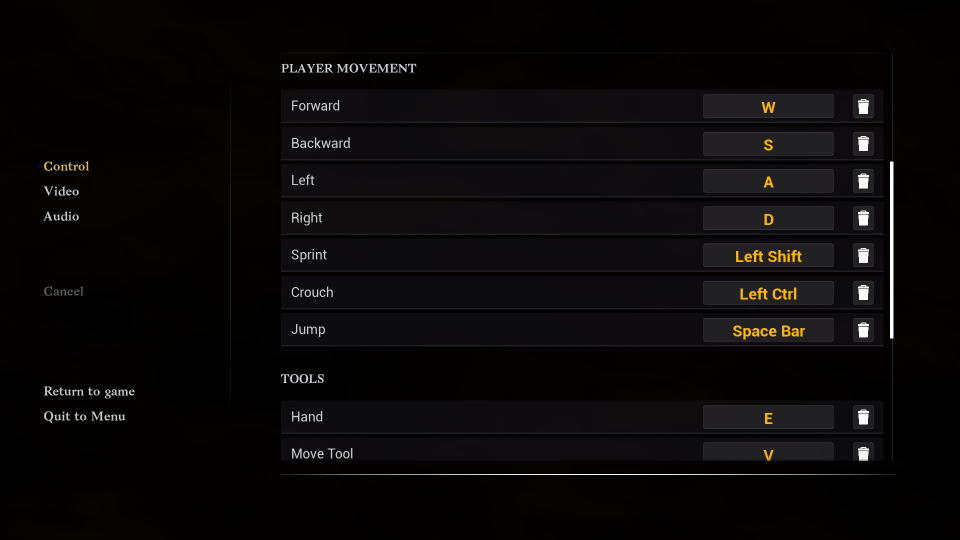Rebind the Left movement key A
The height and width of the screenshot is (540, 960).
[x=768, y=181]
